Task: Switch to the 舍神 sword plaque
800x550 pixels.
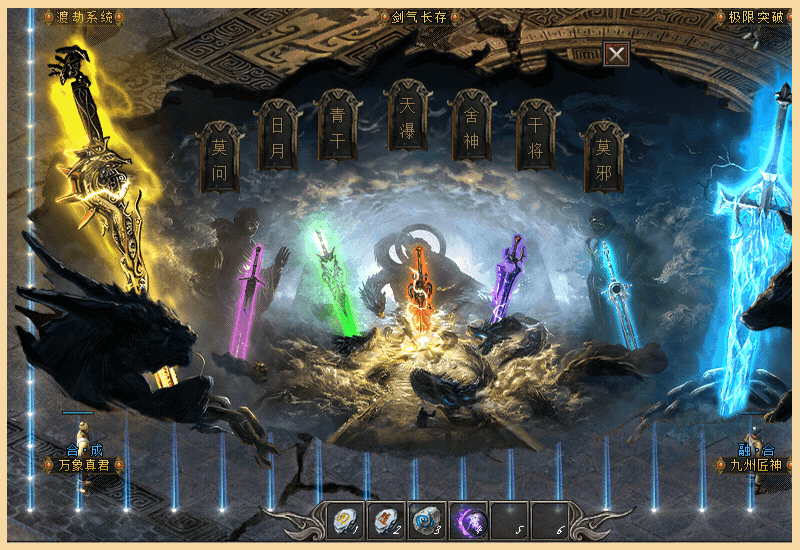Action: [x=471, y=127]
